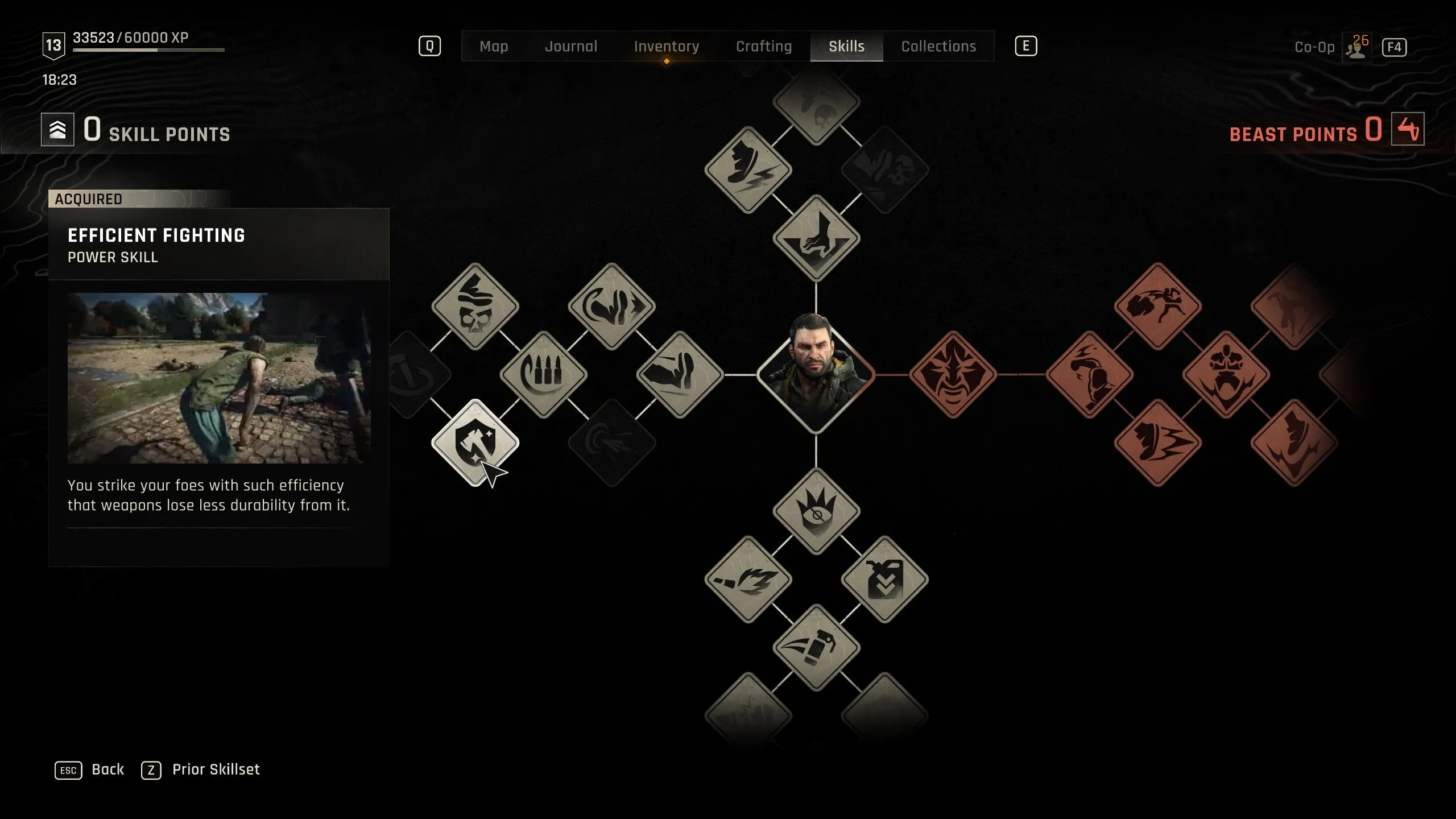Select the skull with bandana skill
This screenshot has width=1456, height=819.
point(475,306)
